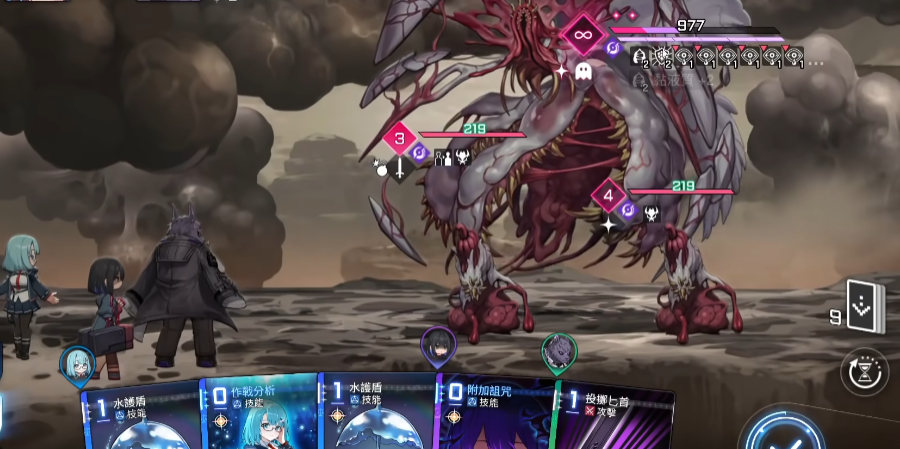Viewport: 900px width, 449px height.
Task: Select the wolf character portrait pin
Action: (559, 351)
